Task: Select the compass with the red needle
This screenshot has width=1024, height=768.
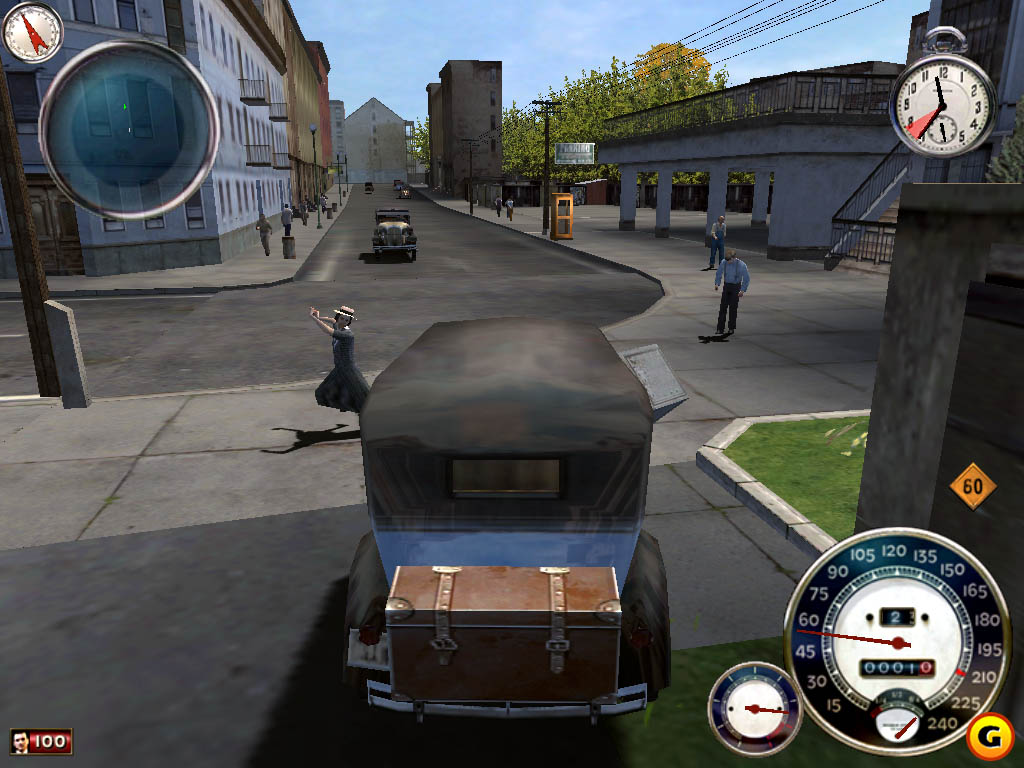Action: point(33,31)
